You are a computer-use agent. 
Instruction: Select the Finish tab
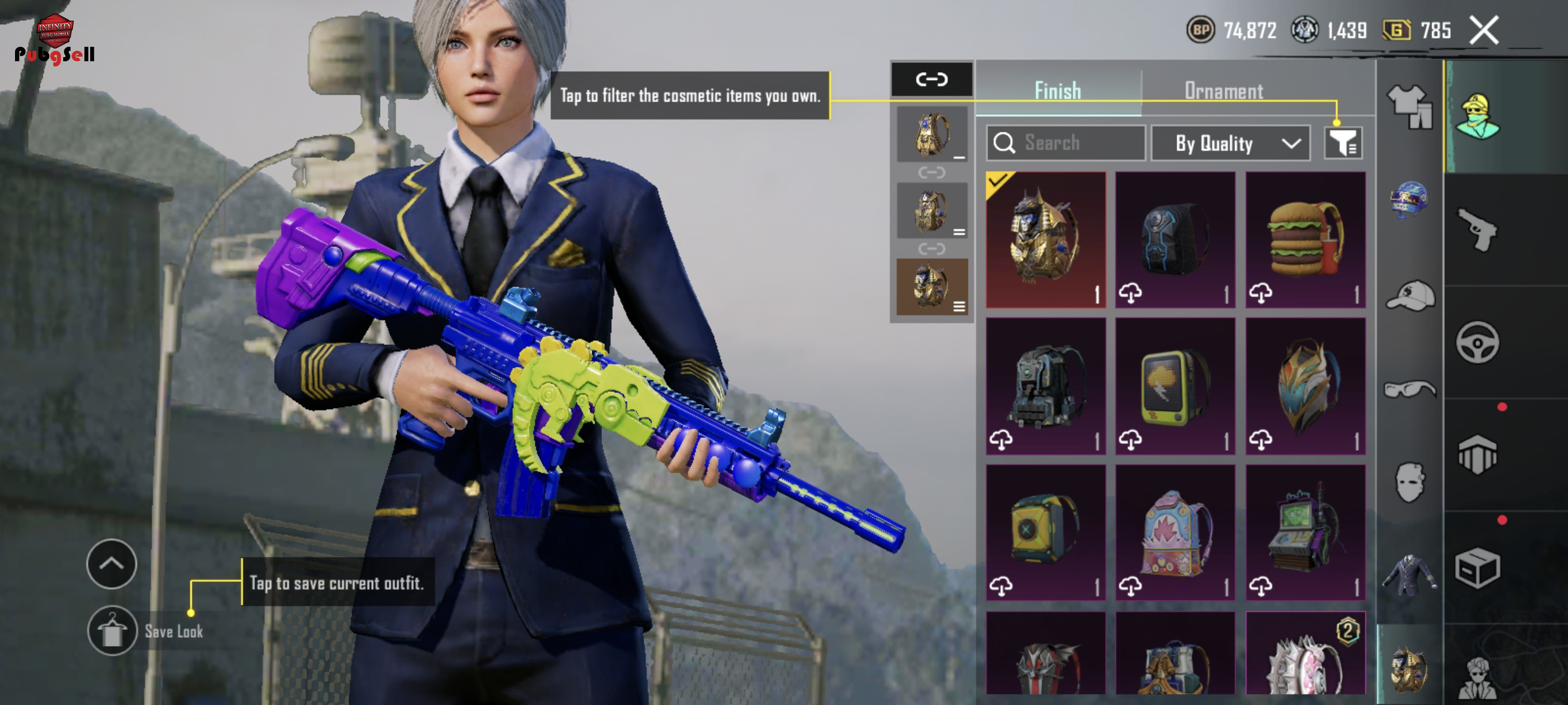(x=1058, y=91)
